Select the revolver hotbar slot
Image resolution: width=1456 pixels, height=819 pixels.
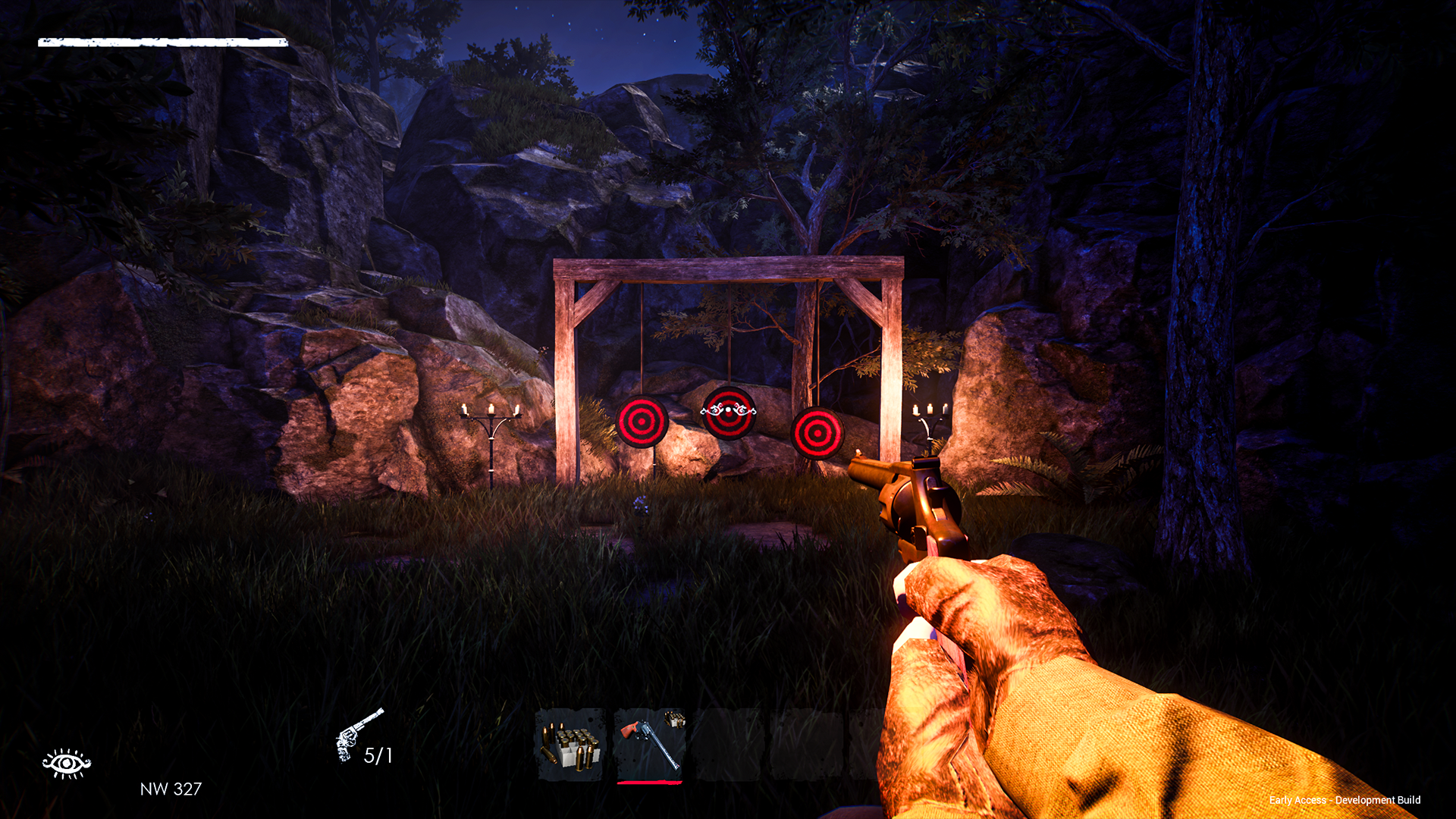pos(650,745)
